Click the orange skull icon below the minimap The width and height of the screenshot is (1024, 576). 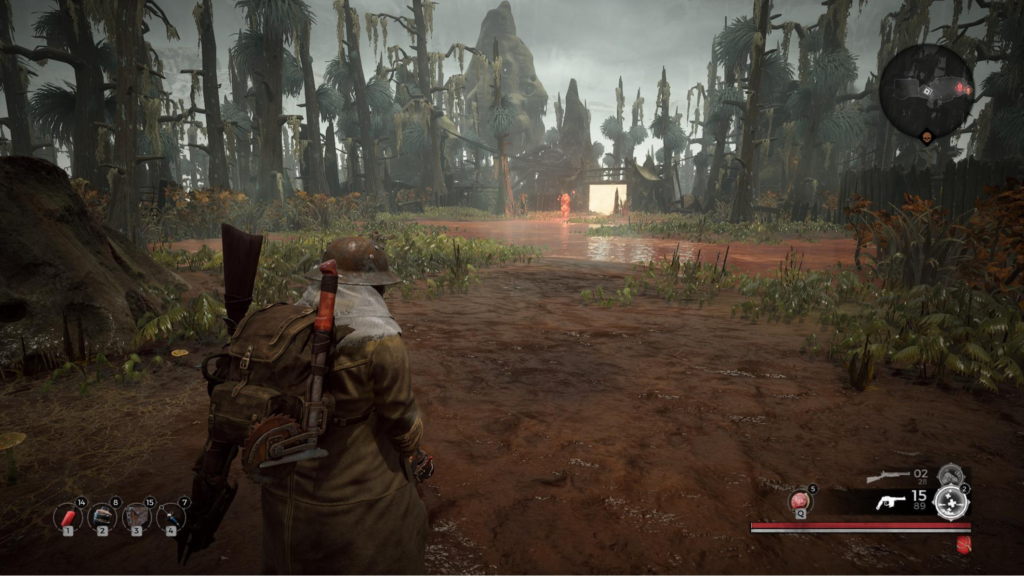(x=927, y=136)
